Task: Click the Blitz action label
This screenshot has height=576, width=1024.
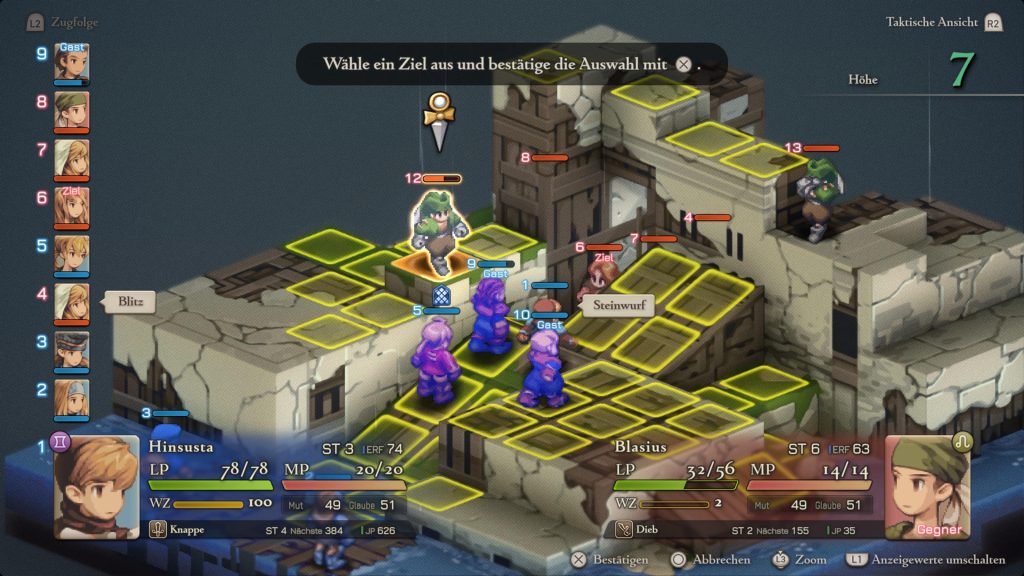Action: click(130, 302)
